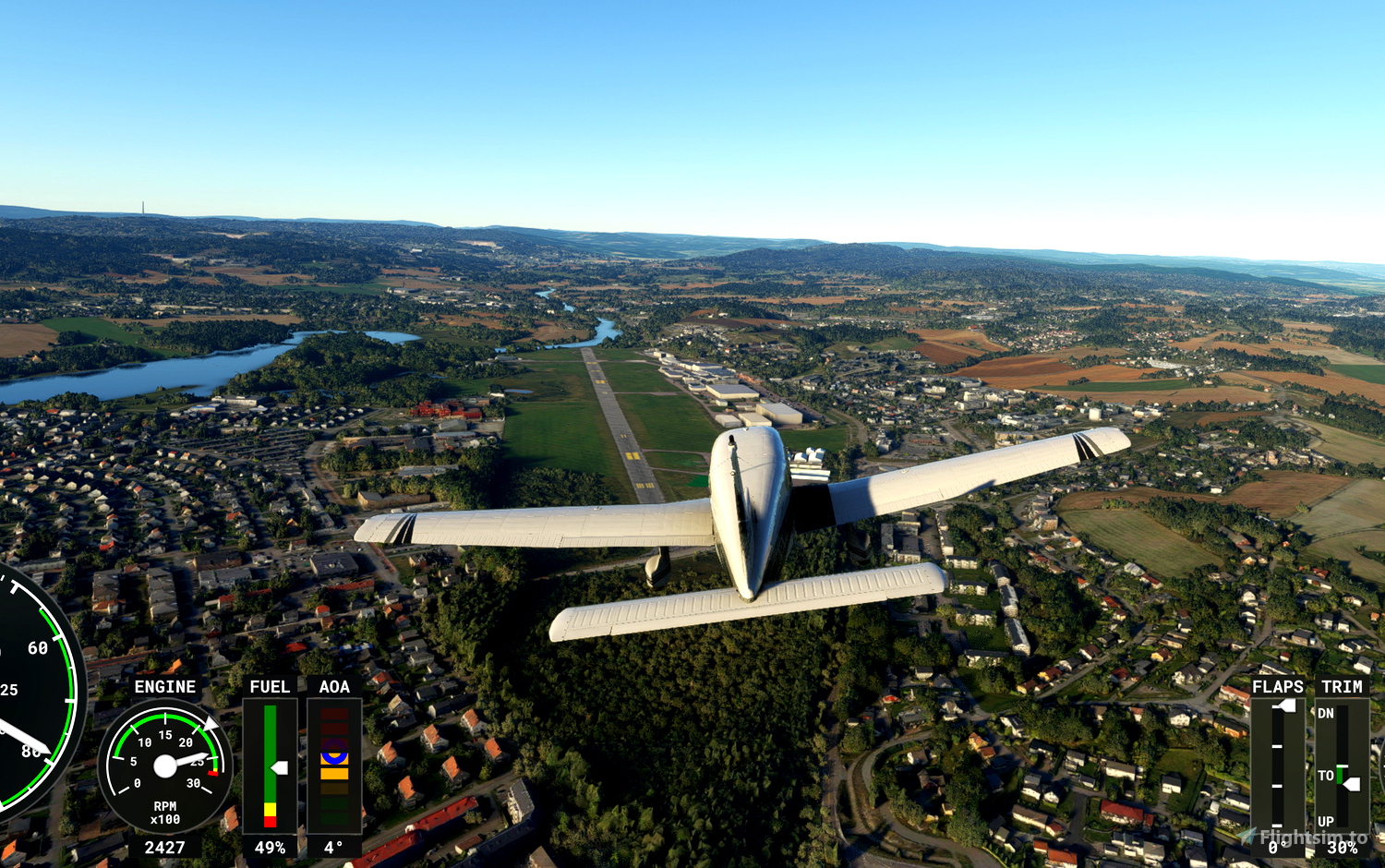Click the TO marker on the TRIM gauge
This screenshot has height=868, width=1385.
click(x=1327, y=776)
